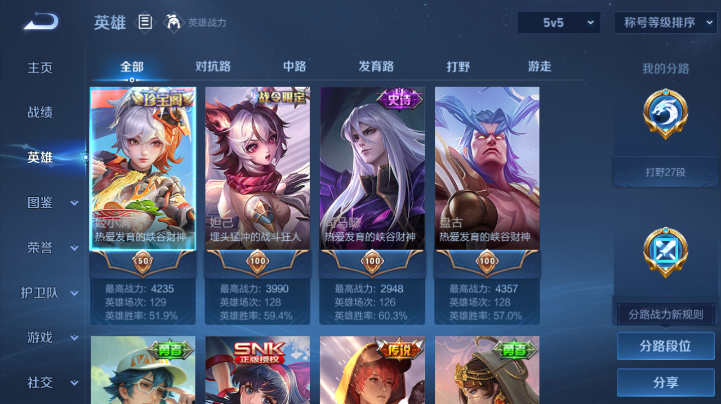This screenshot has width=721, height=404.
Task: Switch to the 中路 tab
Action: 295,67
